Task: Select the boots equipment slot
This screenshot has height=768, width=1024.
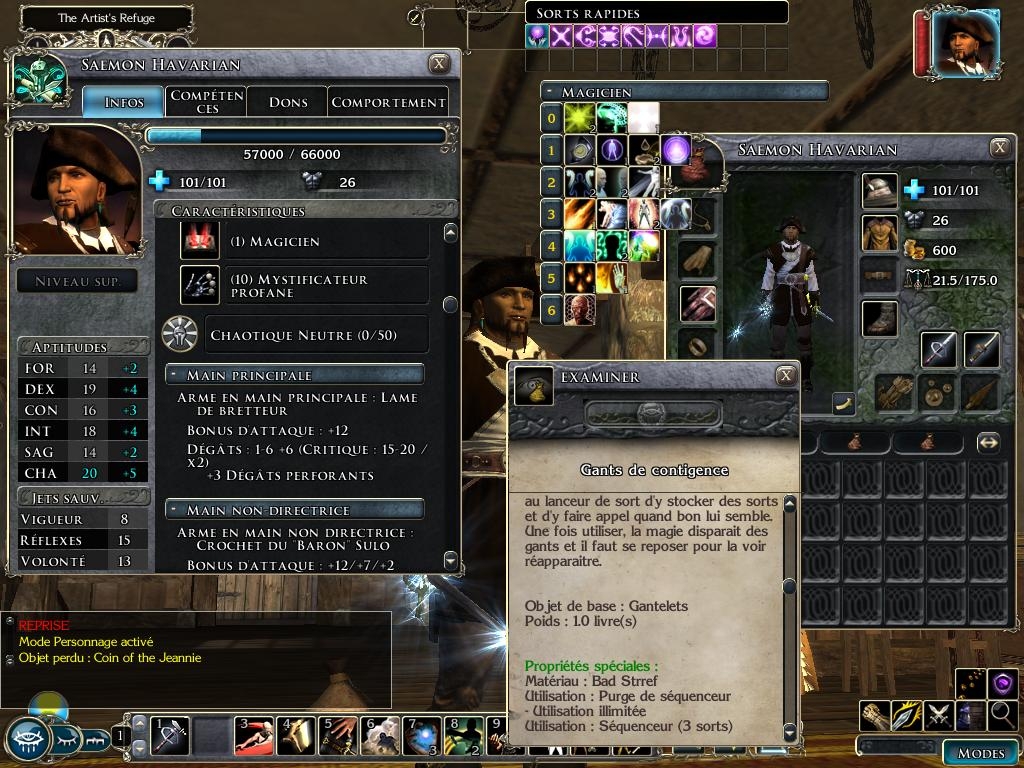Action: click(x=880, y=318)
